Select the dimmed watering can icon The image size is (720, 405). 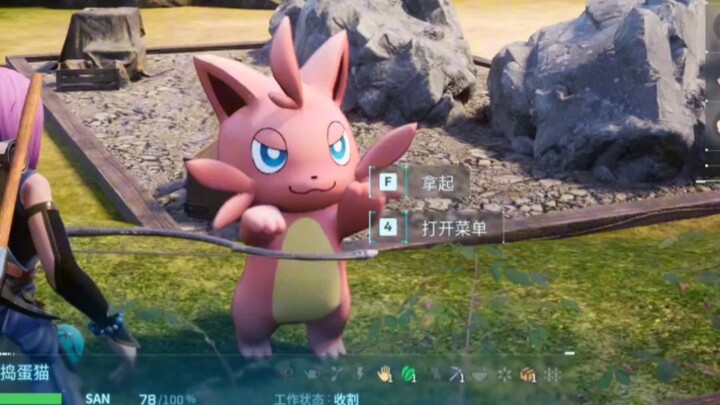pyautogui.click(x=310, y=374)
